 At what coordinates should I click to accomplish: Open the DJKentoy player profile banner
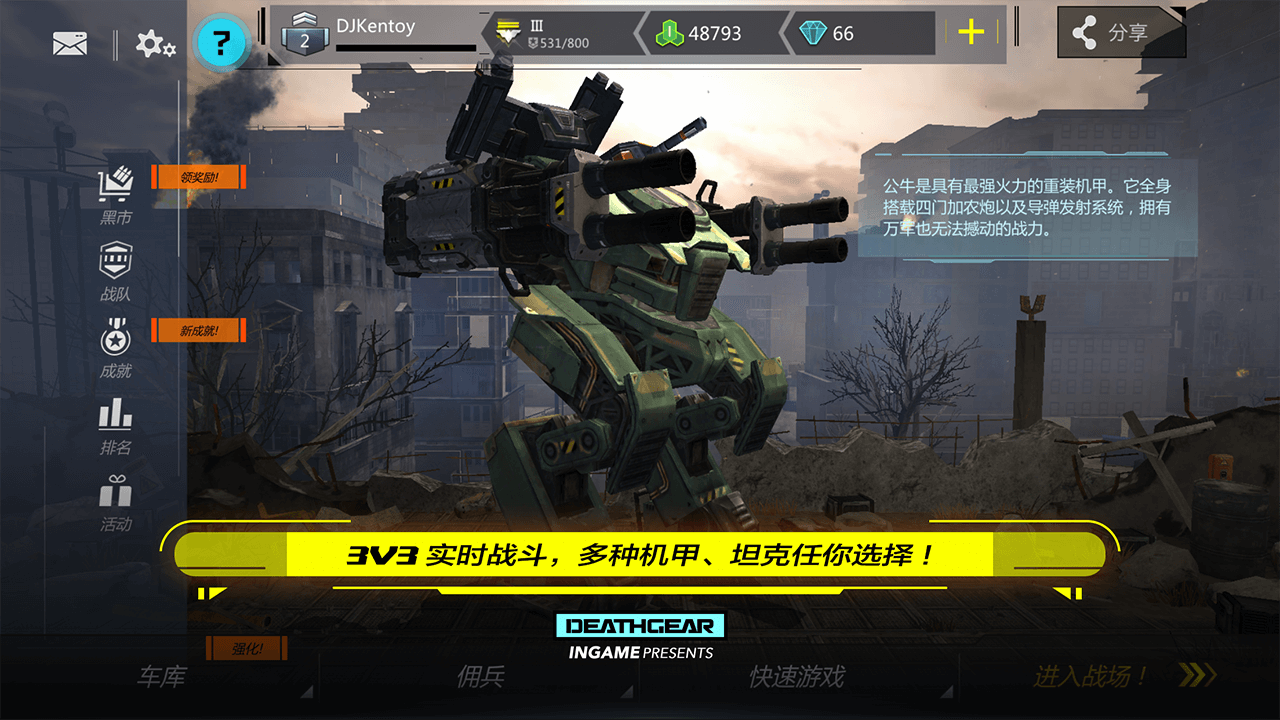point(380,27)
